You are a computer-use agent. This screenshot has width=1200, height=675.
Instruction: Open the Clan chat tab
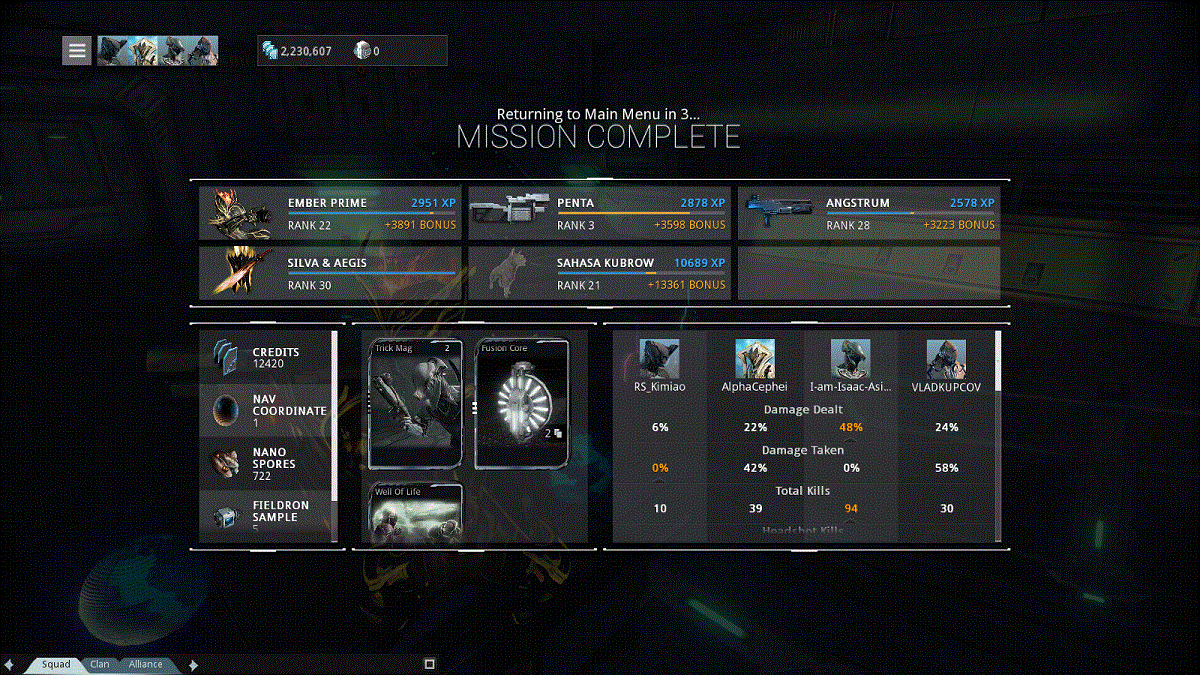pyautogui.click(x=100, y=664)
